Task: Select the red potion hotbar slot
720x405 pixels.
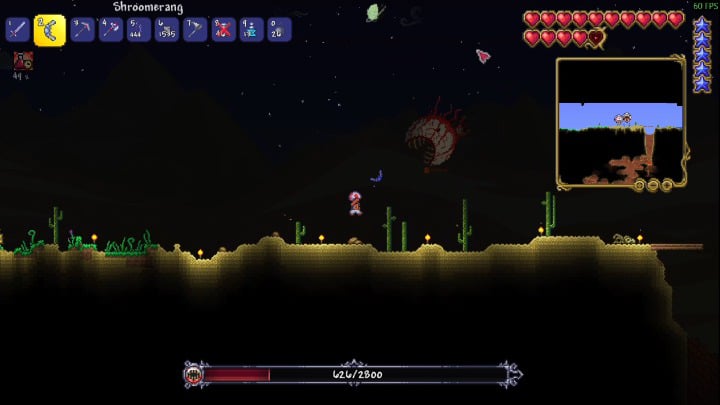Action: coord(222,30)
